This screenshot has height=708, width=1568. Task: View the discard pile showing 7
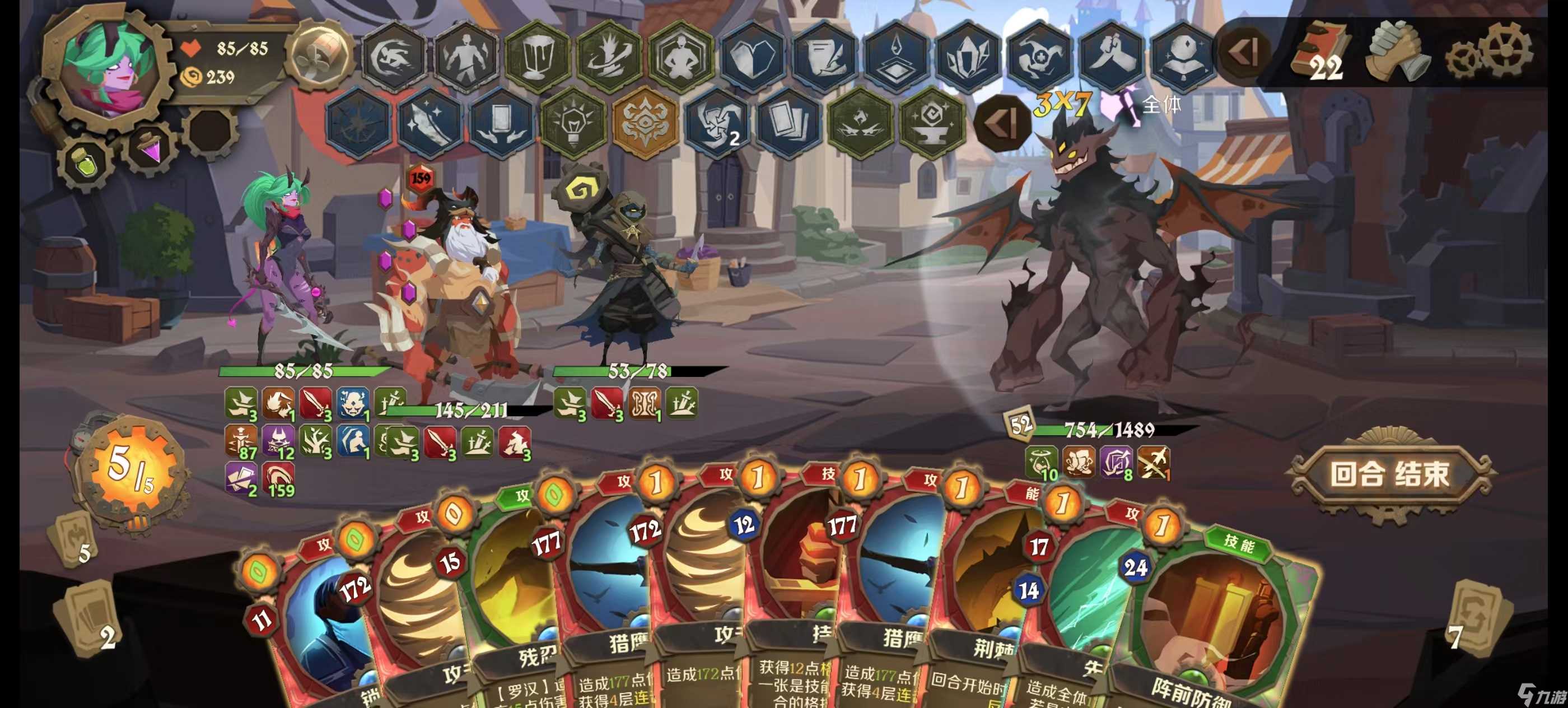1479,618
